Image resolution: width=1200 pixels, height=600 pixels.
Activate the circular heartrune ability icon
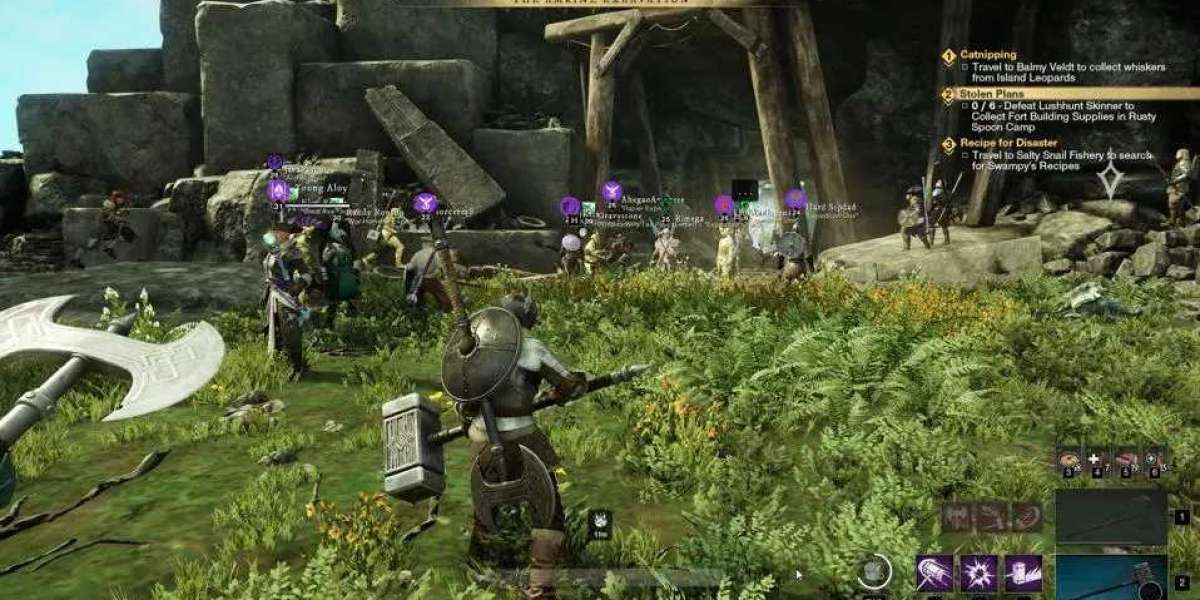pyautogui.click(x=872, y=573)
